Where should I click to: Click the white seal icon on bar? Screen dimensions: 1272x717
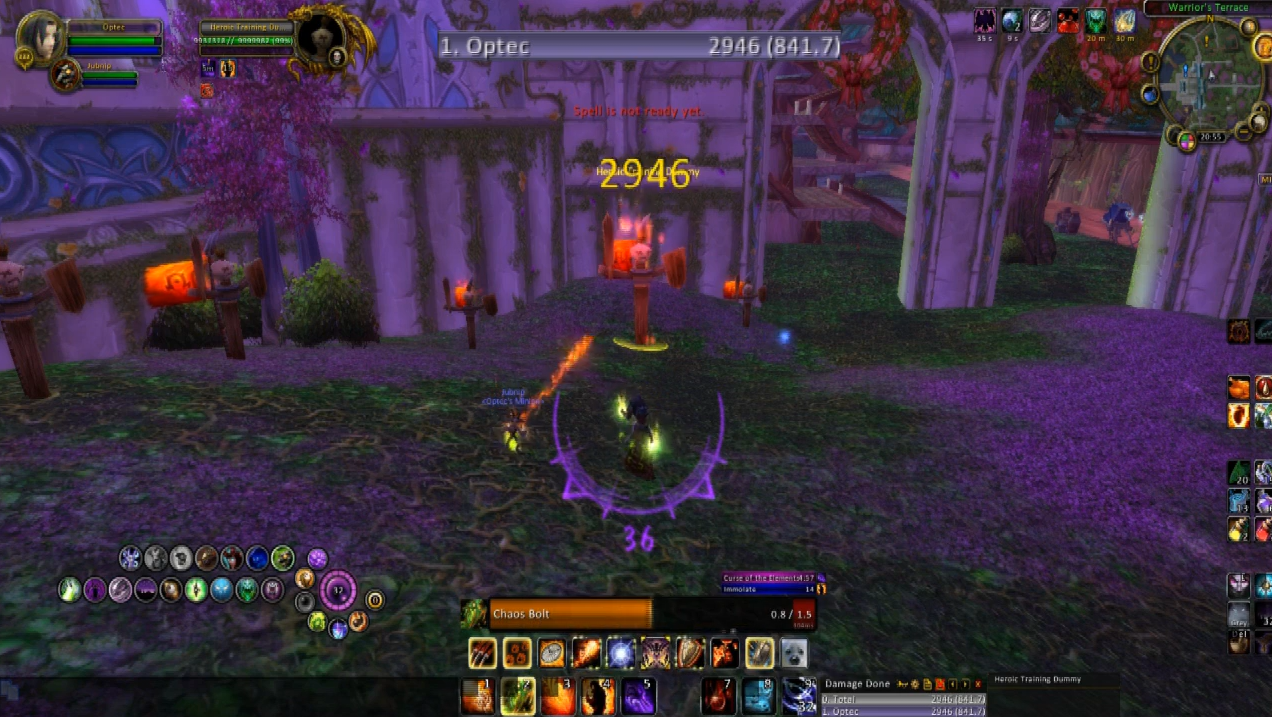(x=793, y=653)
